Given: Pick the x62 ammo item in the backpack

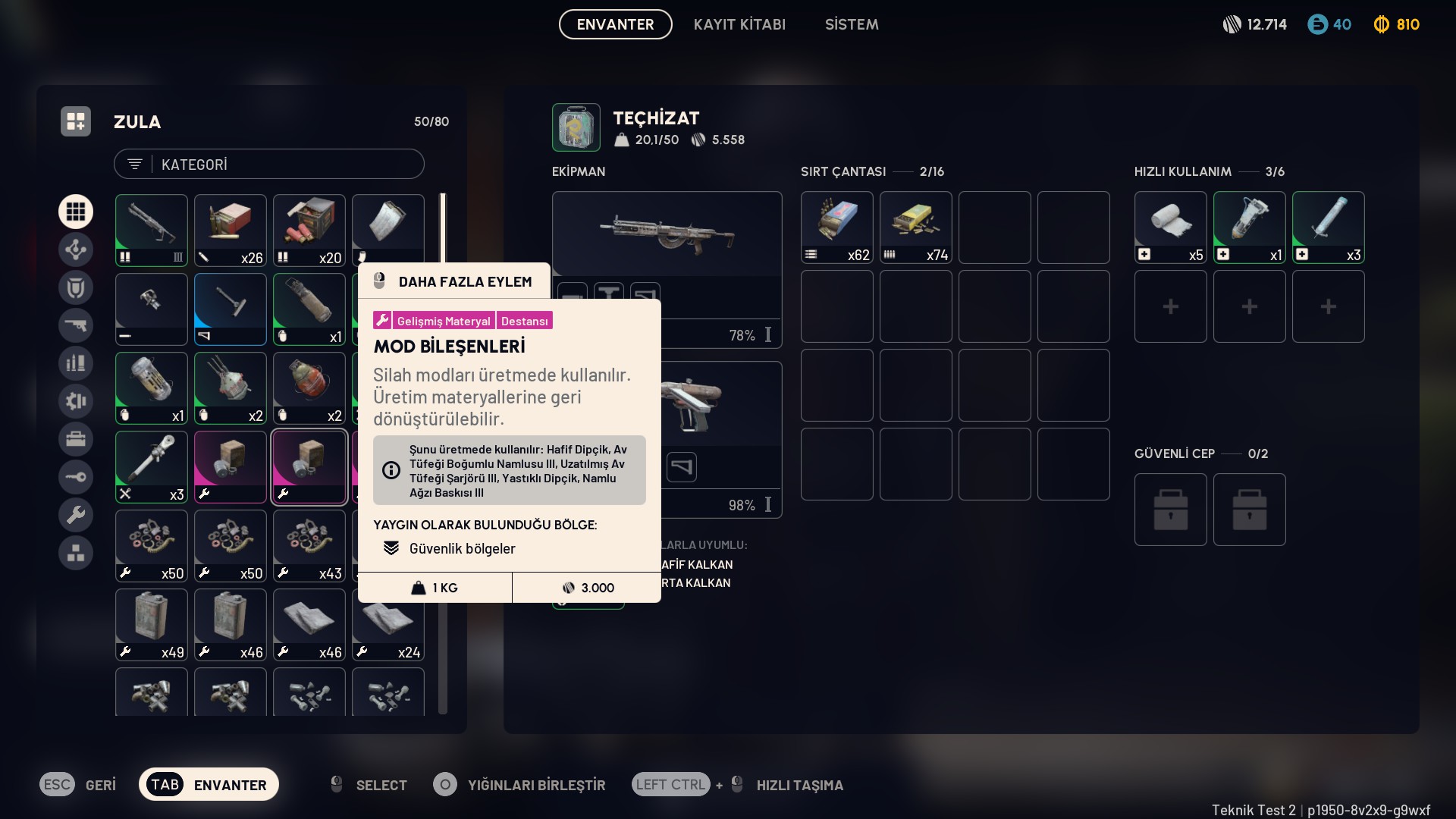Looking at the screenshot, I should point(837,227).
